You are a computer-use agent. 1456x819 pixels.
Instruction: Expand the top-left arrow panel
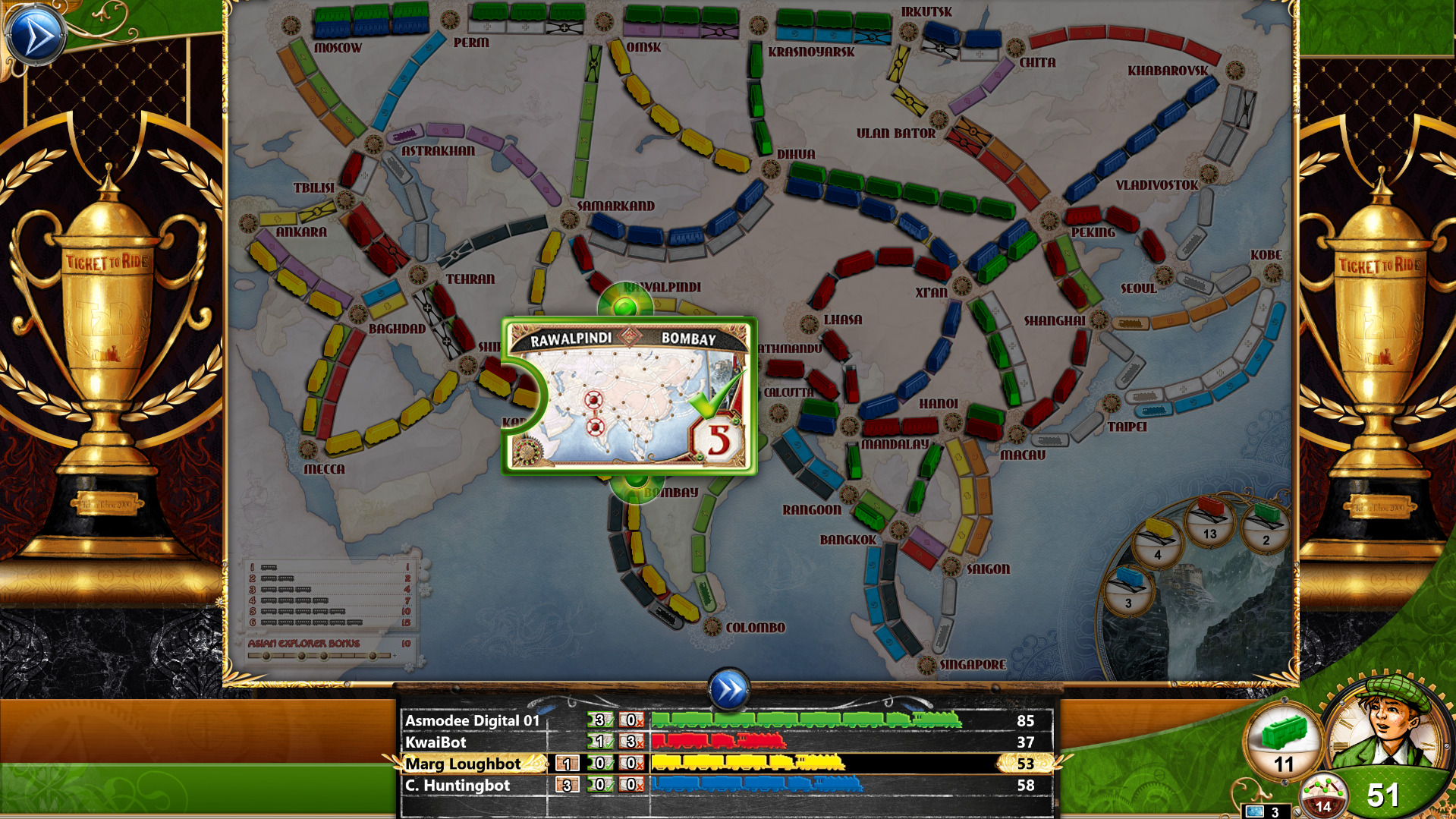click(x=36, y=33)
